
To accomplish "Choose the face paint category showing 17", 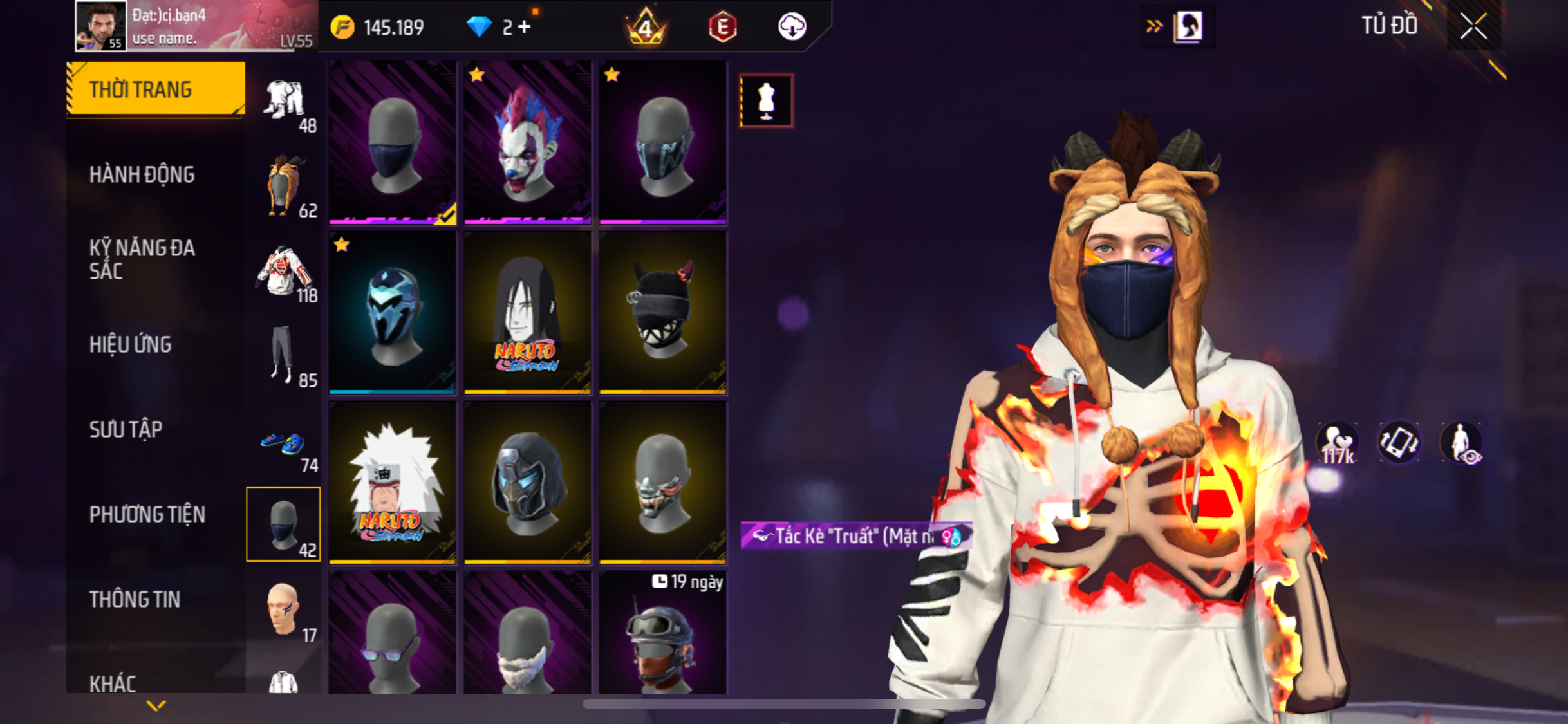I will (284, 611).
